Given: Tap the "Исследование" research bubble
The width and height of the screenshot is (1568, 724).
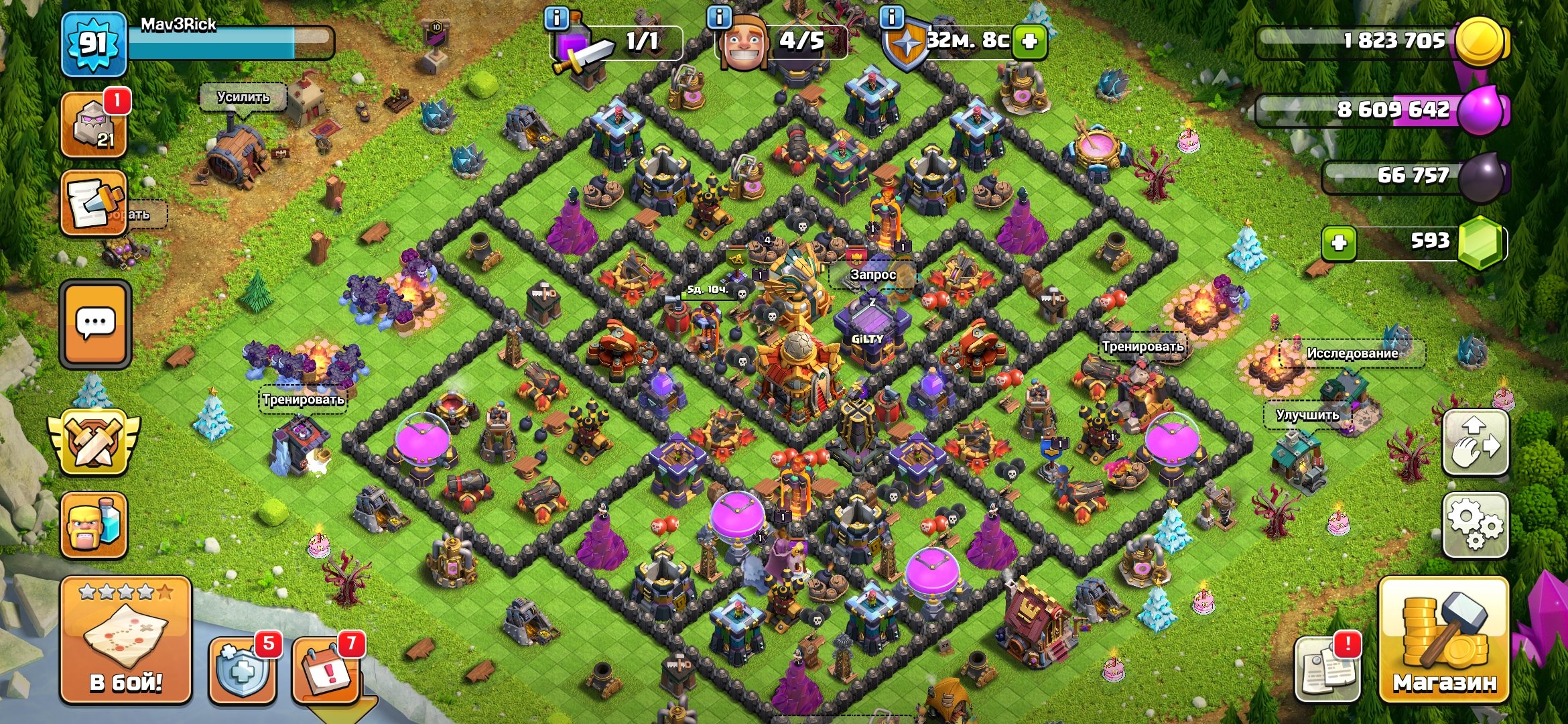Looking at the screenshot, I should click(1352, 354).
